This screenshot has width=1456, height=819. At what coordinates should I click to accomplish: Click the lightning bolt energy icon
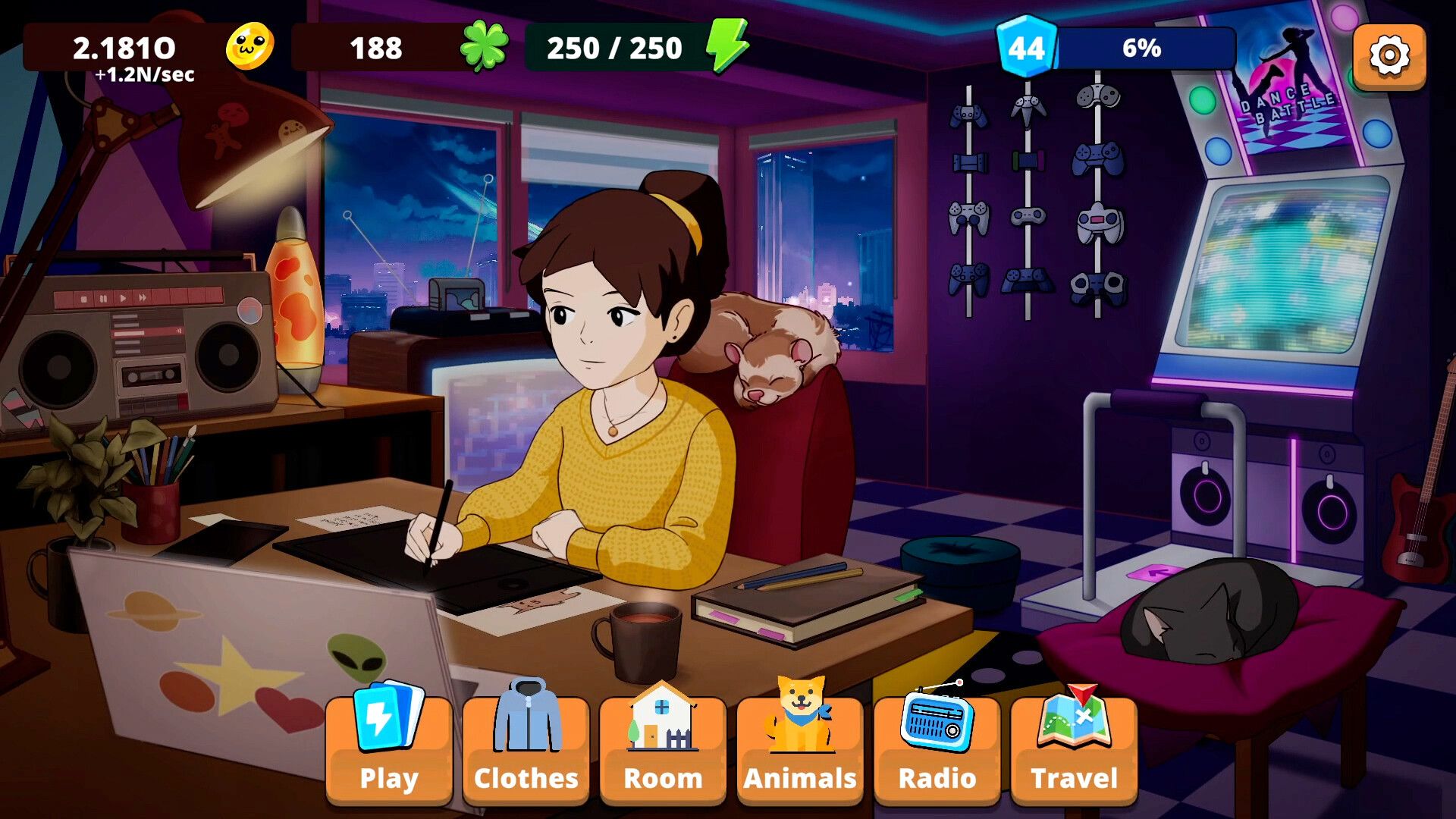[726, 47]
